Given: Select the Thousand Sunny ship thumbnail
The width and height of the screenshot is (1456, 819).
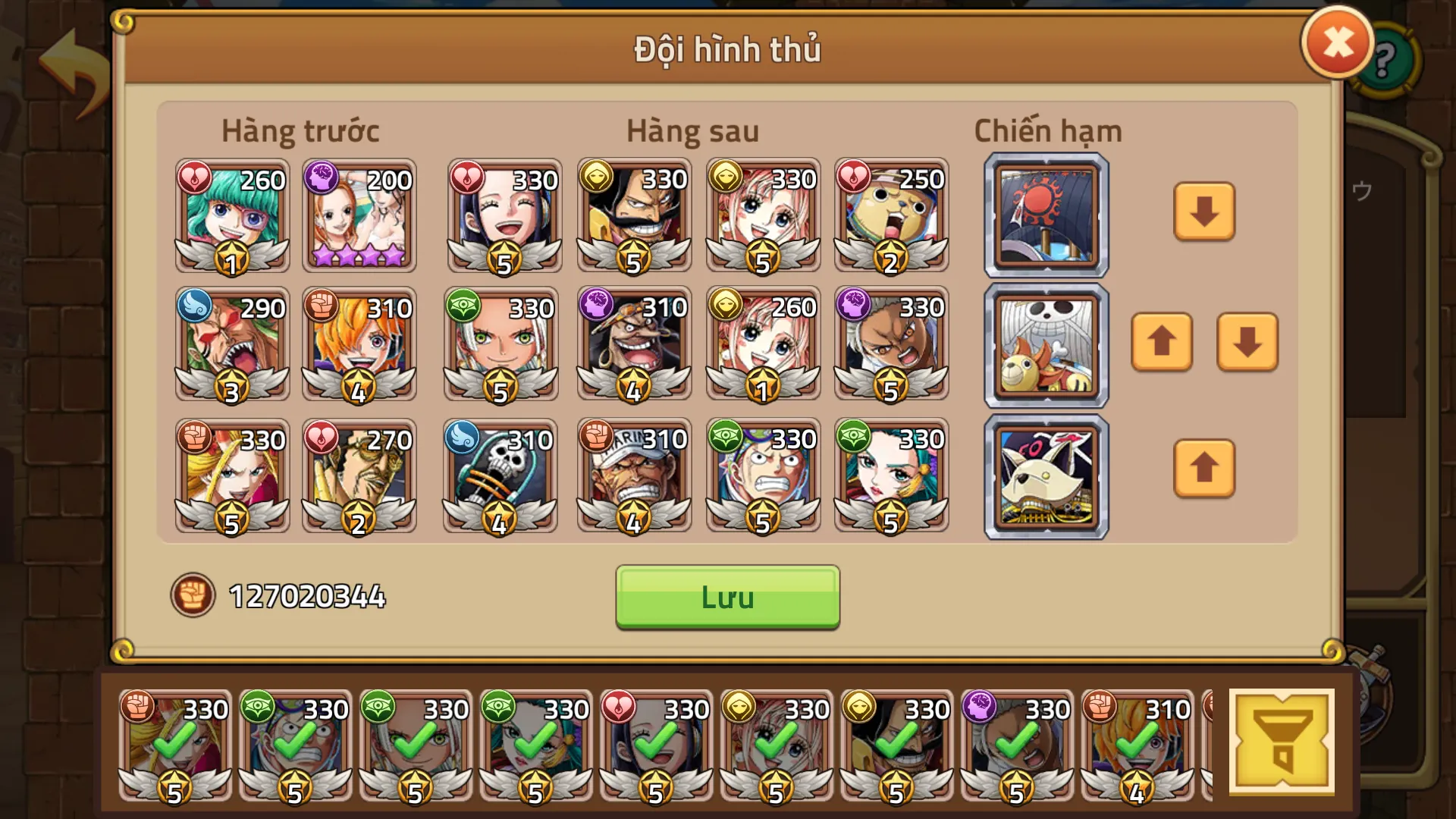Looking at the screenshot, I should pos(1045,345).
